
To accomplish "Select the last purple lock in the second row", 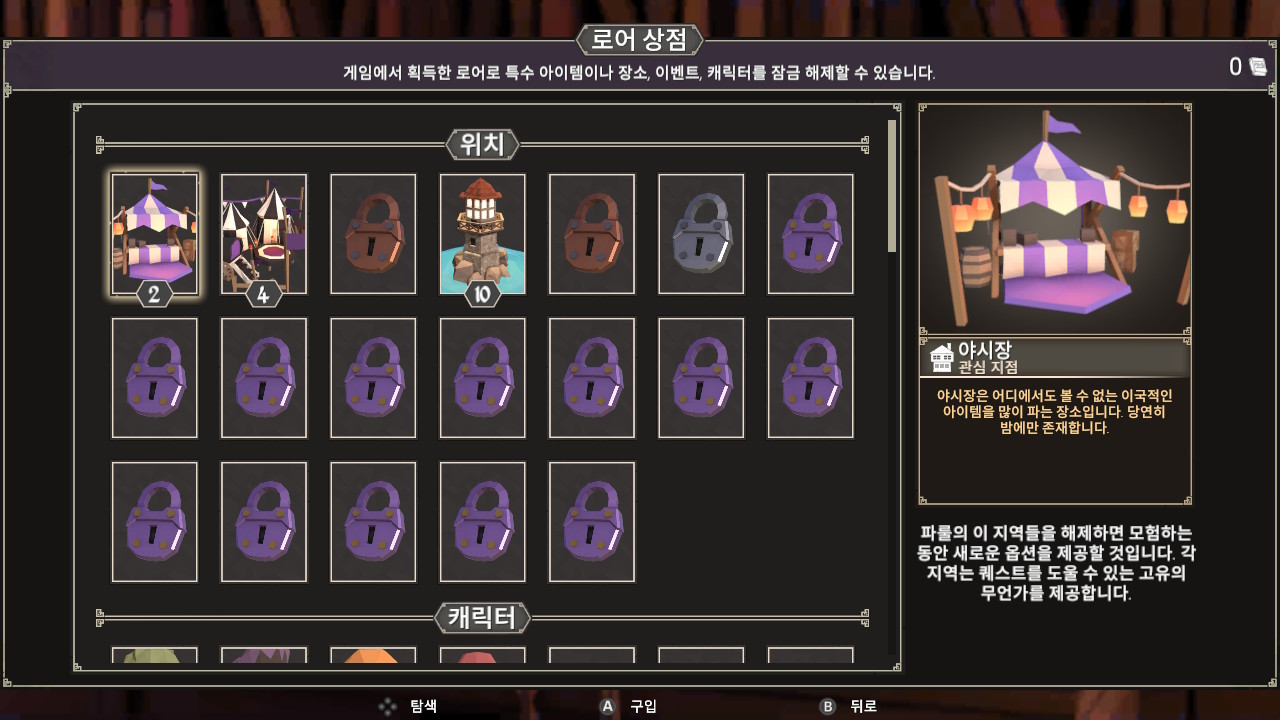I will [x=810, y=377].
